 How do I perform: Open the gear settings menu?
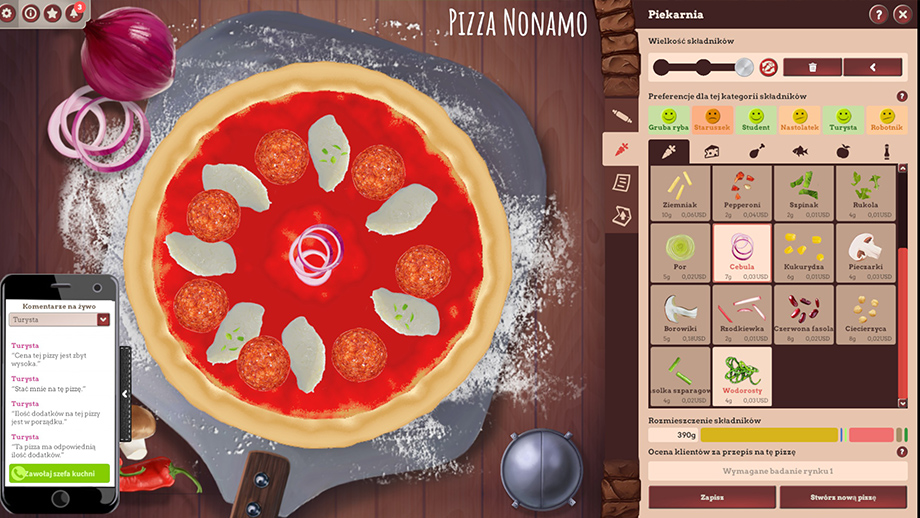pyautogui.click(x=8, y=13)
